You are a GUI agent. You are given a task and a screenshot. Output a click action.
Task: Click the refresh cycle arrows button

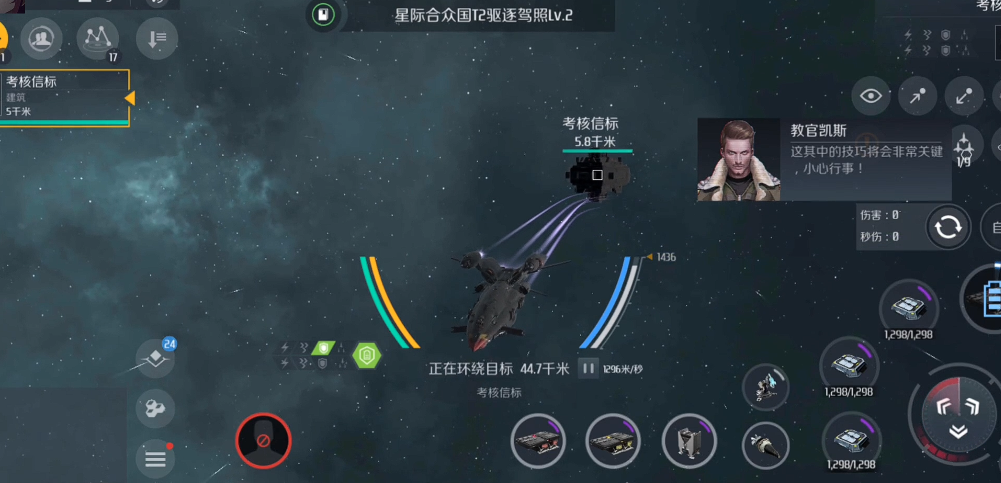click(948, 227)
